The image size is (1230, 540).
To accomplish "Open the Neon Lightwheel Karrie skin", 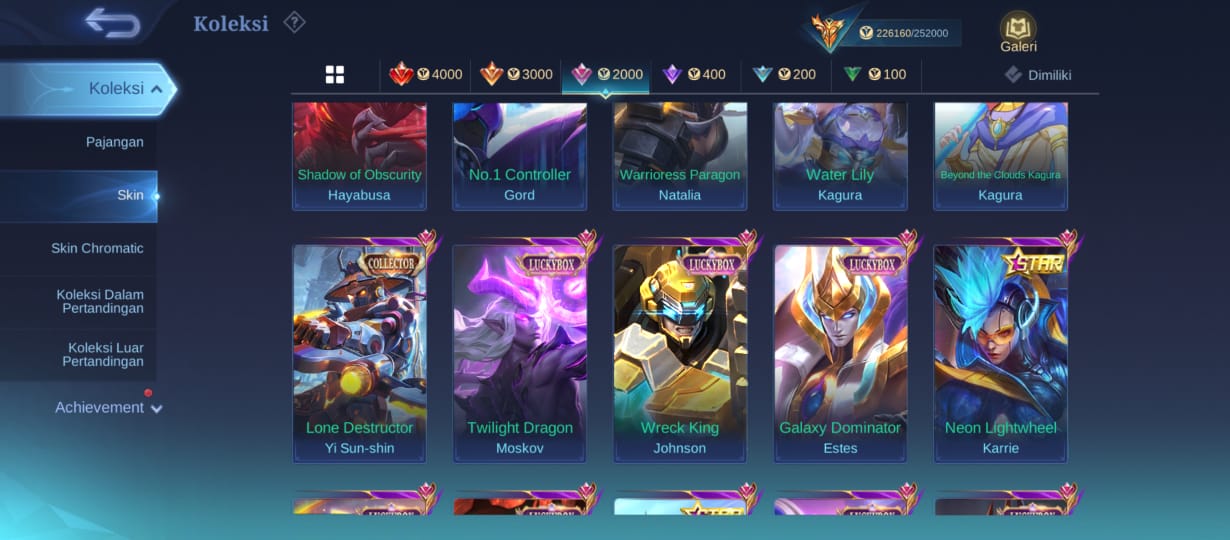I will point(1000,350).
